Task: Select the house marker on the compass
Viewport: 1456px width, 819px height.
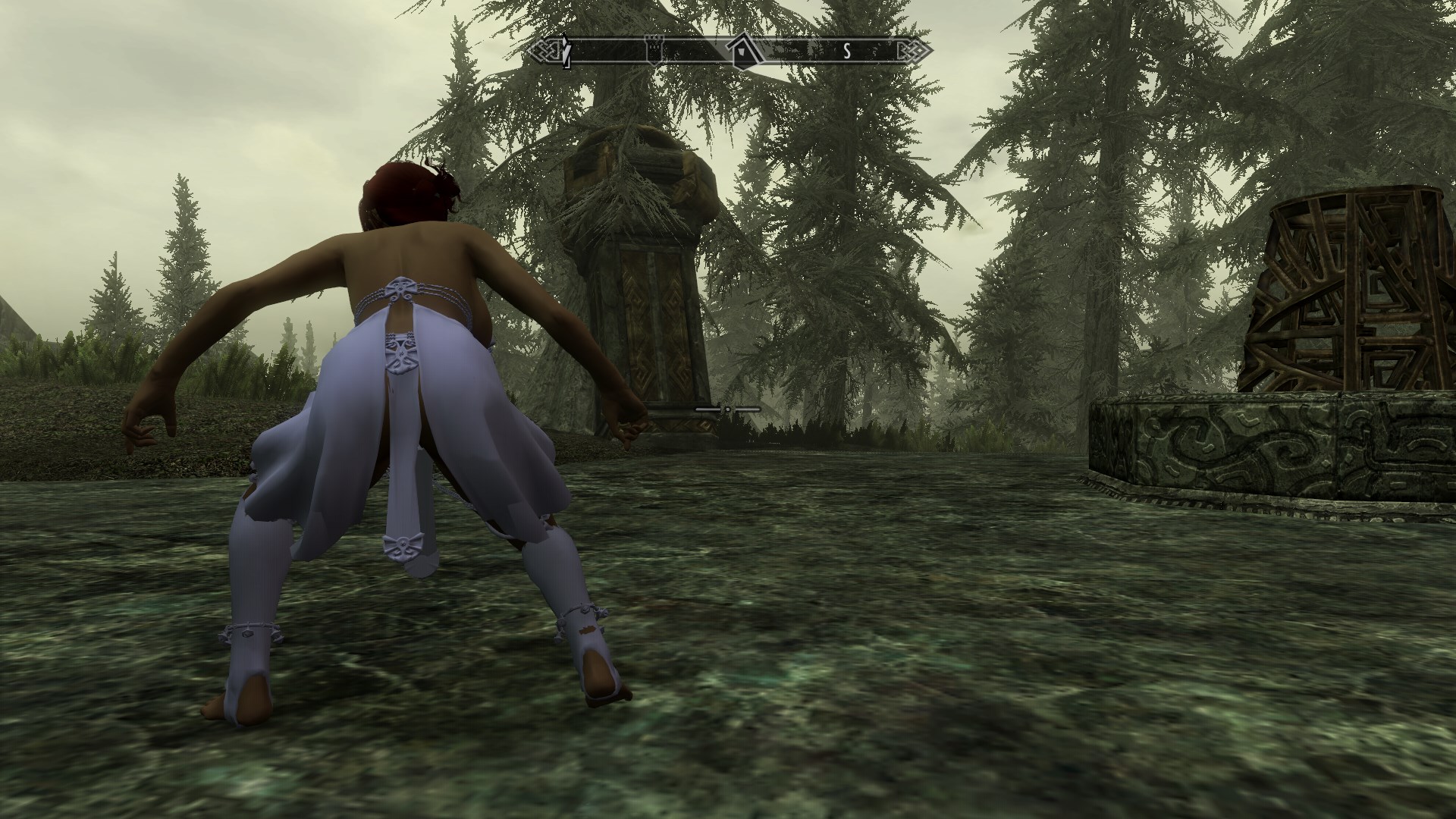Action: [x=741, y=52]
